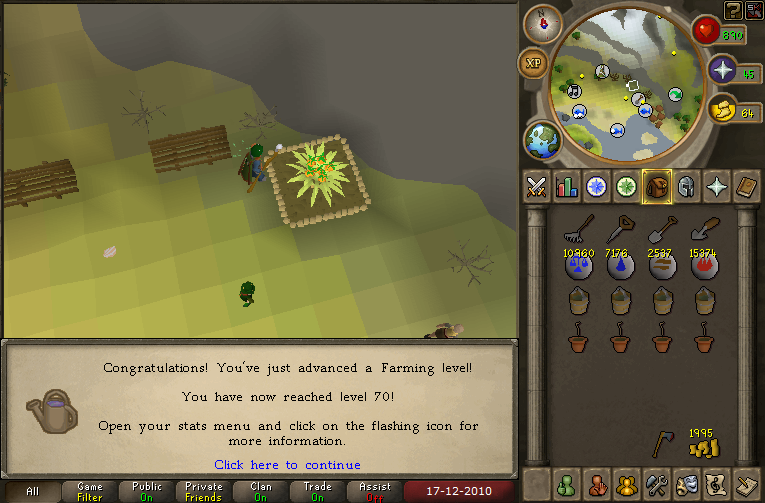Open the Clan chat filter button
The width and height of the screenshot is (765, 503).
pyautogui.click(x=261, y=492)
